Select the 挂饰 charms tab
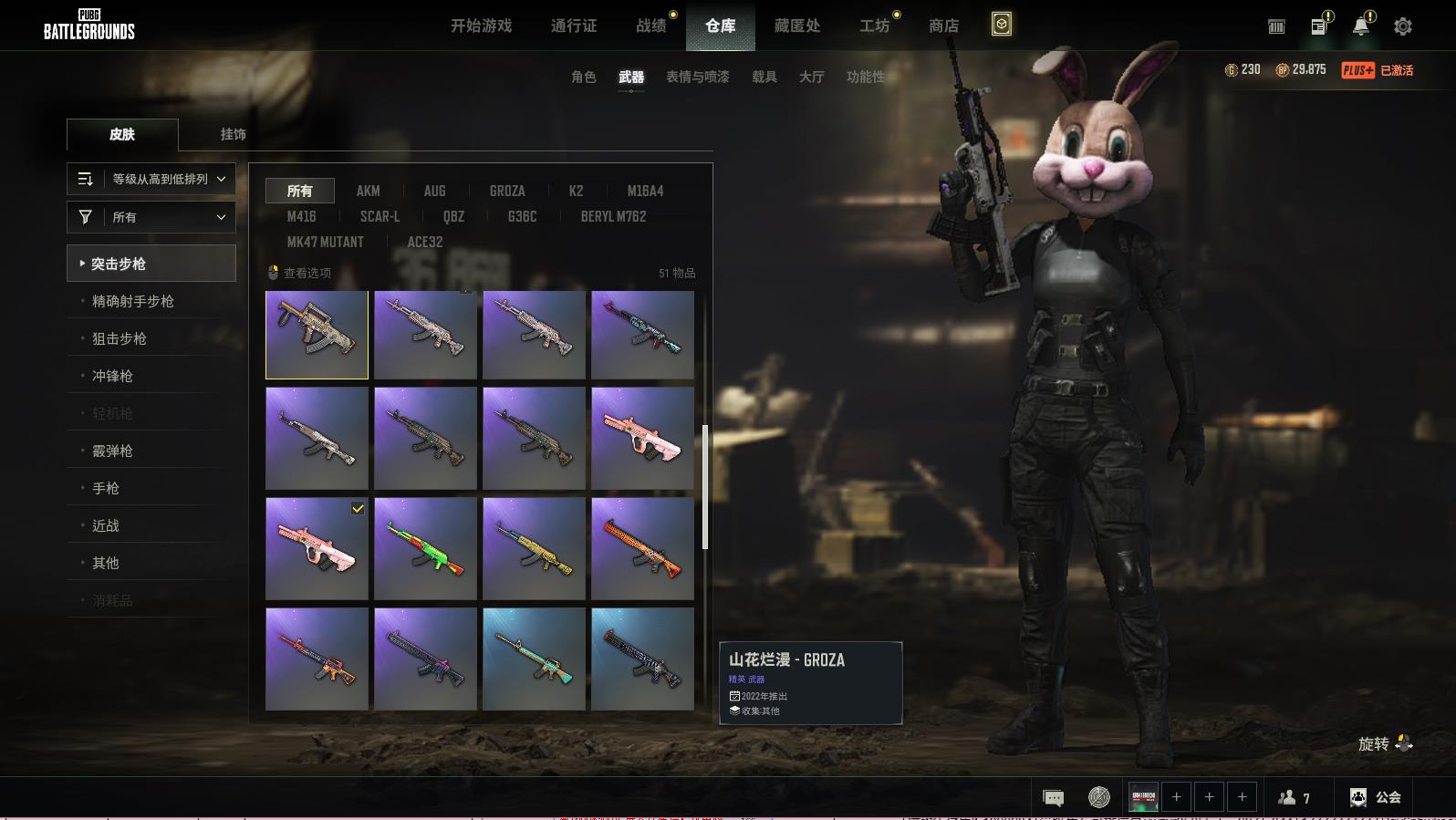 233,134
